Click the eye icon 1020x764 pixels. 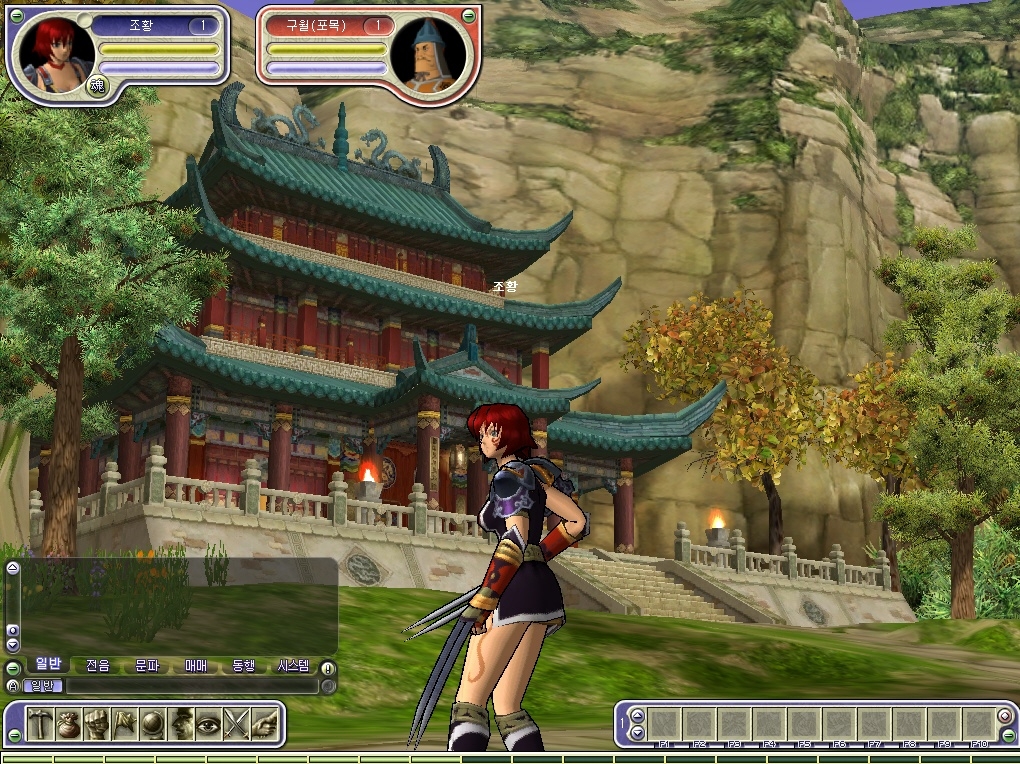point(208,724)
